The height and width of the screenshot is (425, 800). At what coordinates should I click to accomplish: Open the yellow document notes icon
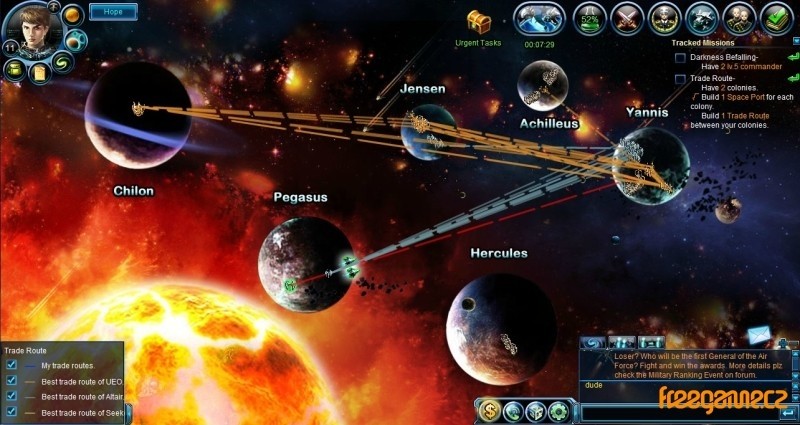click(40, 72)
